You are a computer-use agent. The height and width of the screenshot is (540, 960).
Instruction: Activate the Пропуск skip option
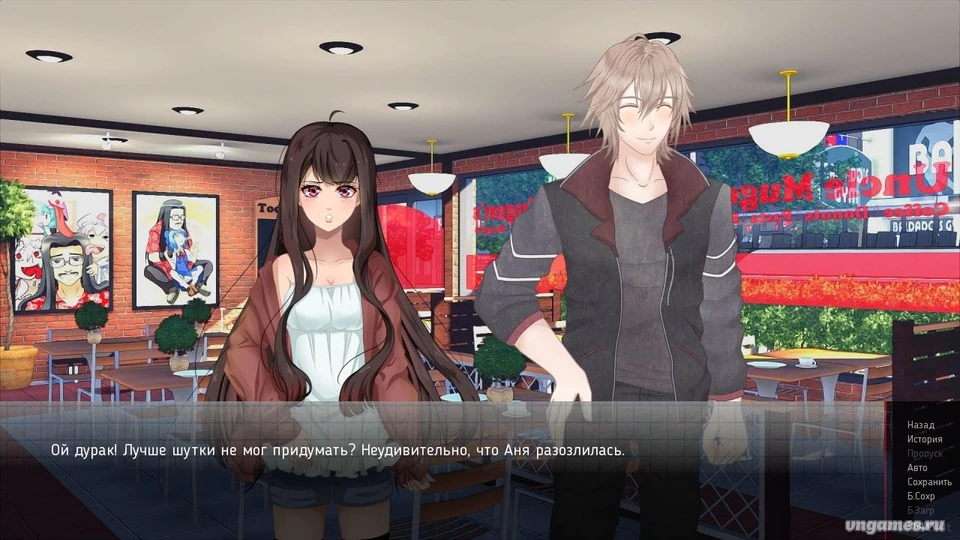coord(924,453)
